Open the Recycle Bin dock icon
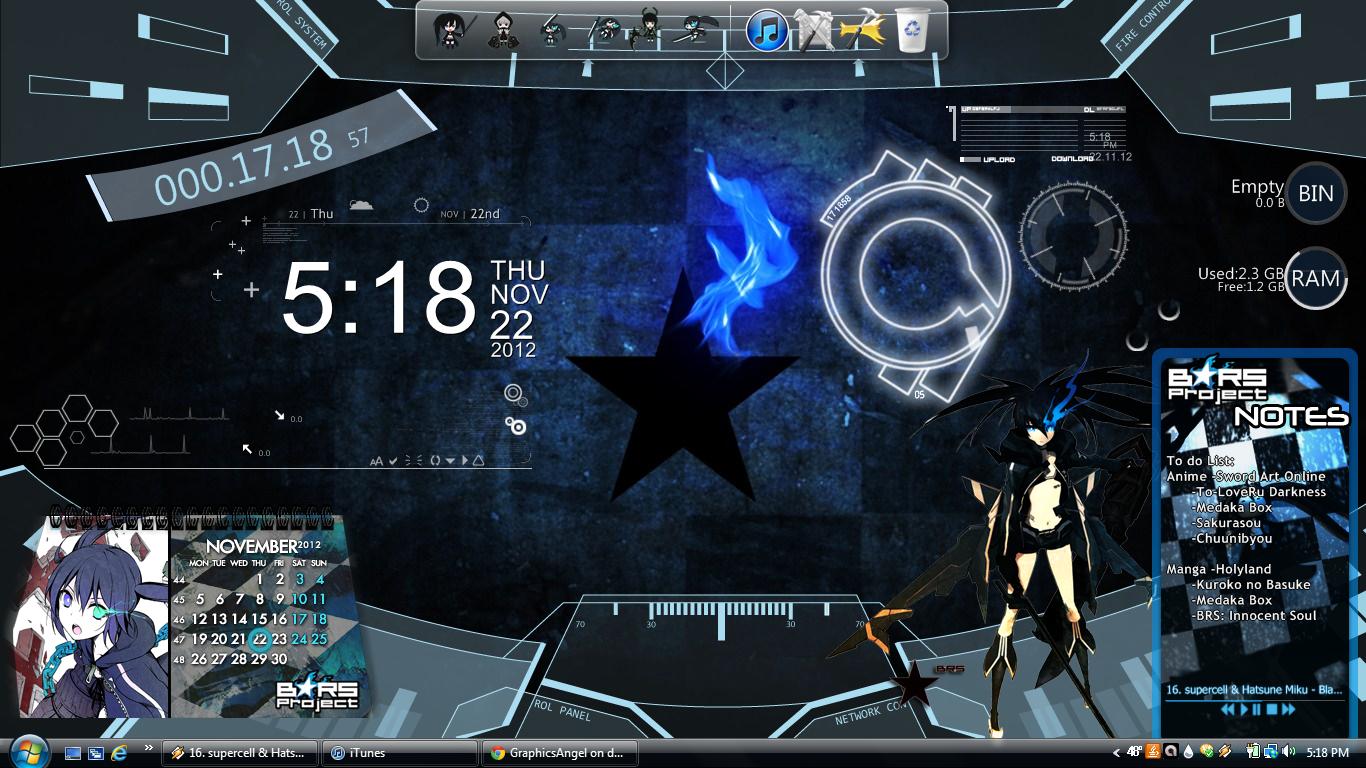This screenshot has width=1366, height=768. (x=912, y=30)
